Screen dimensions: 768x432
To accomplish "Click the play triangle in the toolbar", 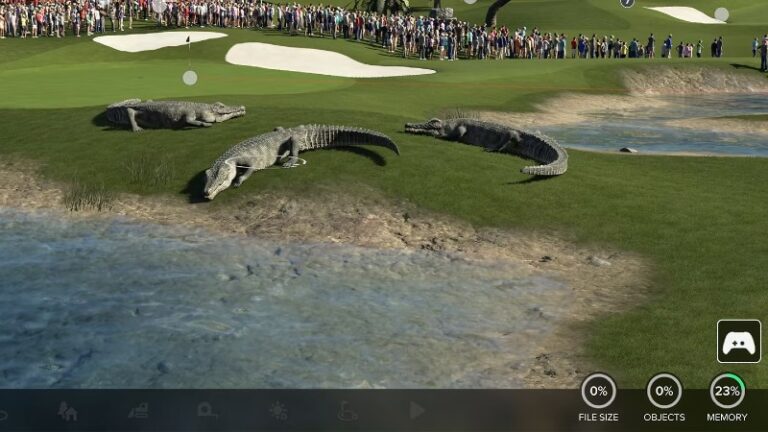I will [417, 410].
